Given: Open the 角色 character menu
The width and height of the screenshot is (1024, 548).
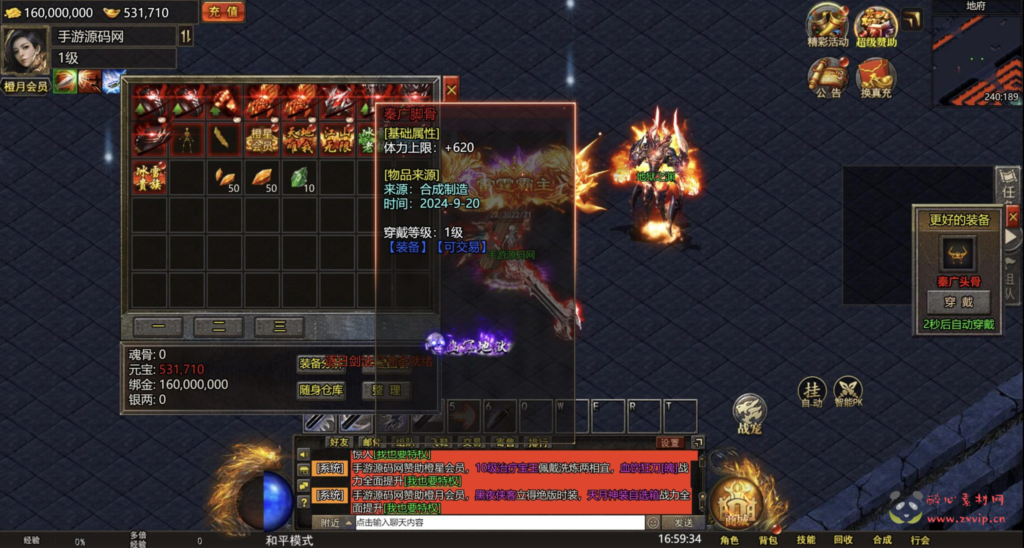Looking at the screenshot, I should [728, 540].
